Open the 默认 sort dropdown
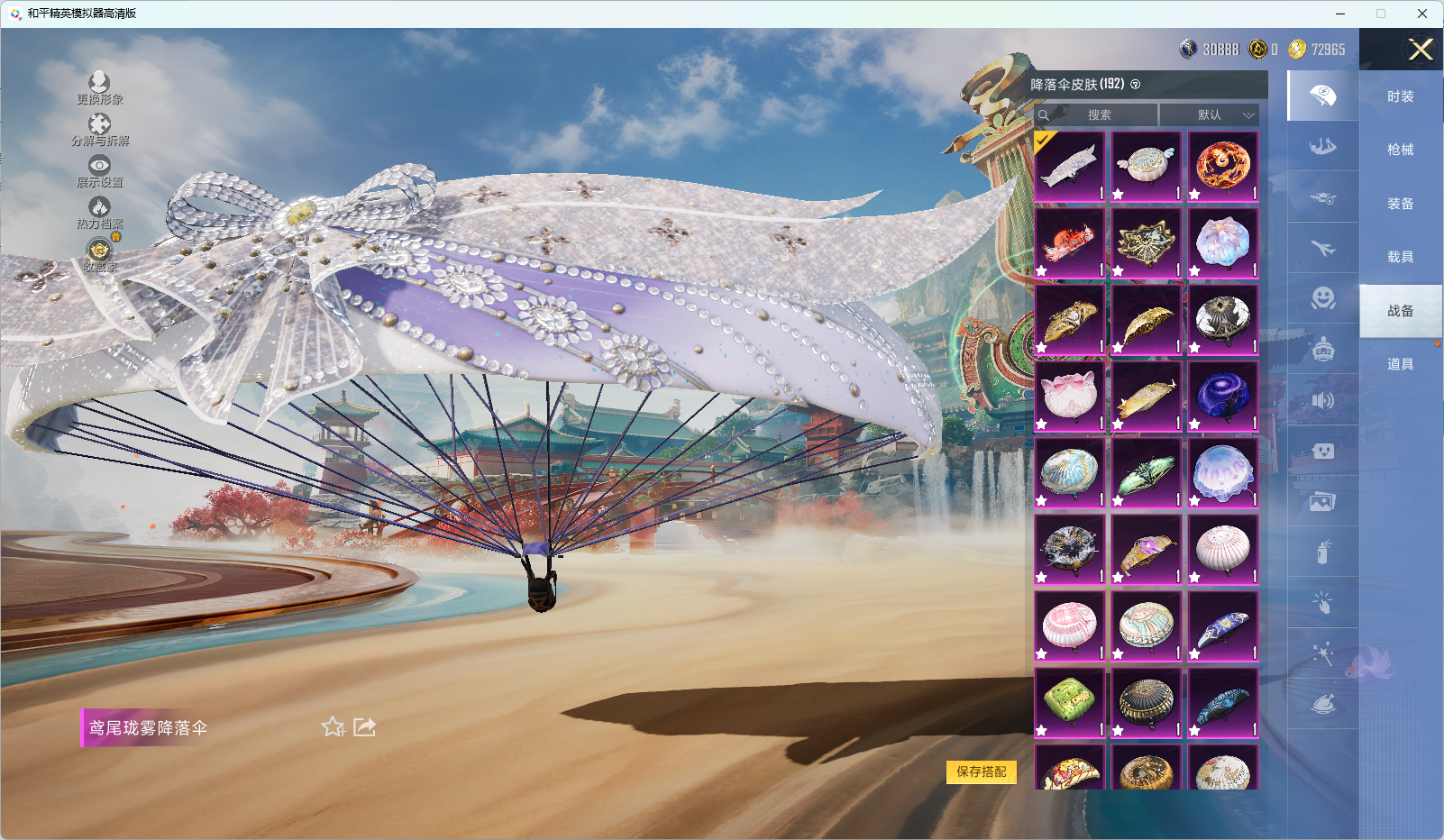Image resolution: width=1444 pixels, height=840 pixels. (1209, 115)
